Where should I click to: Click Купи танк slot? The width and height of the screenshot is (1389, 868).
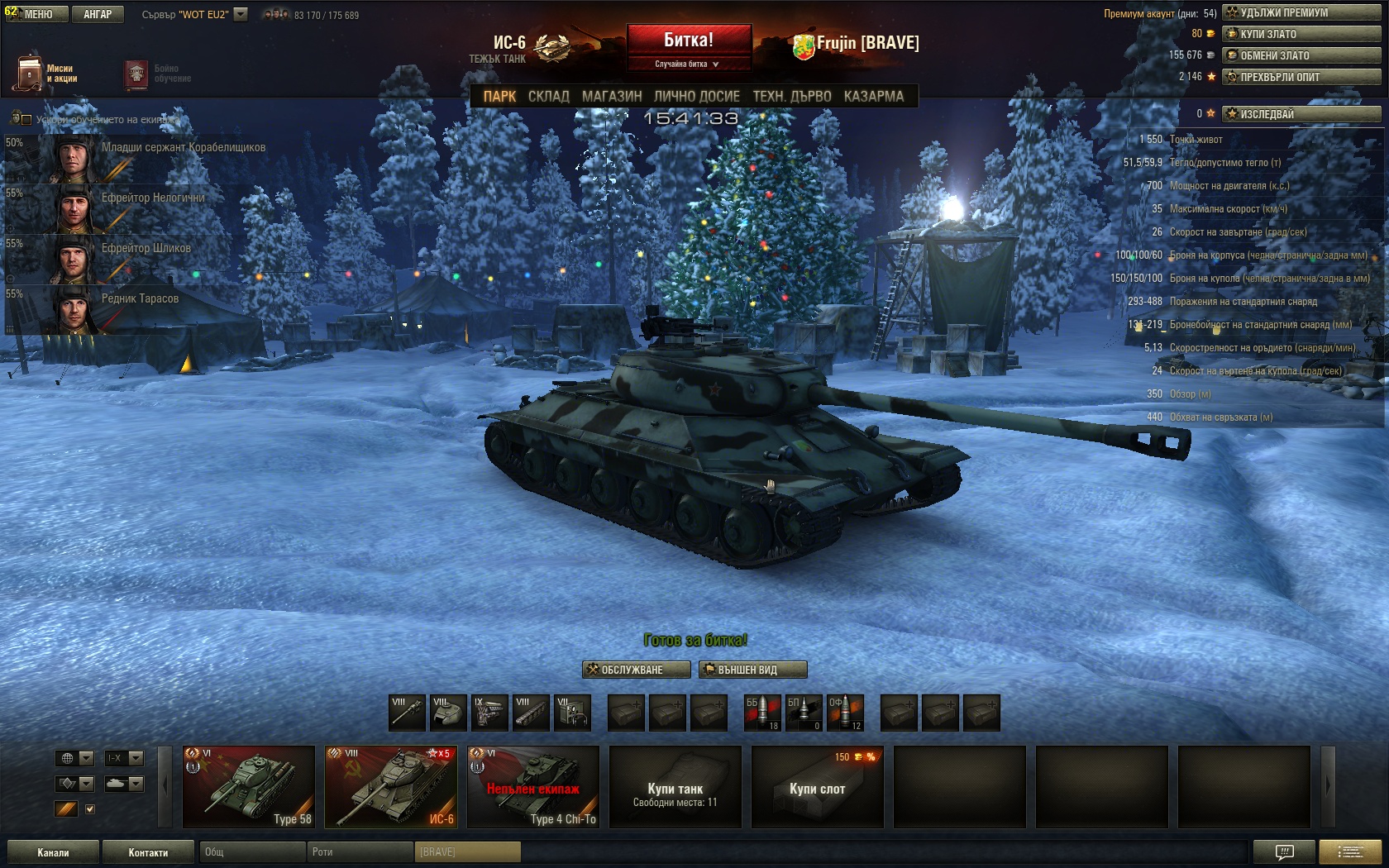(675, 787)
